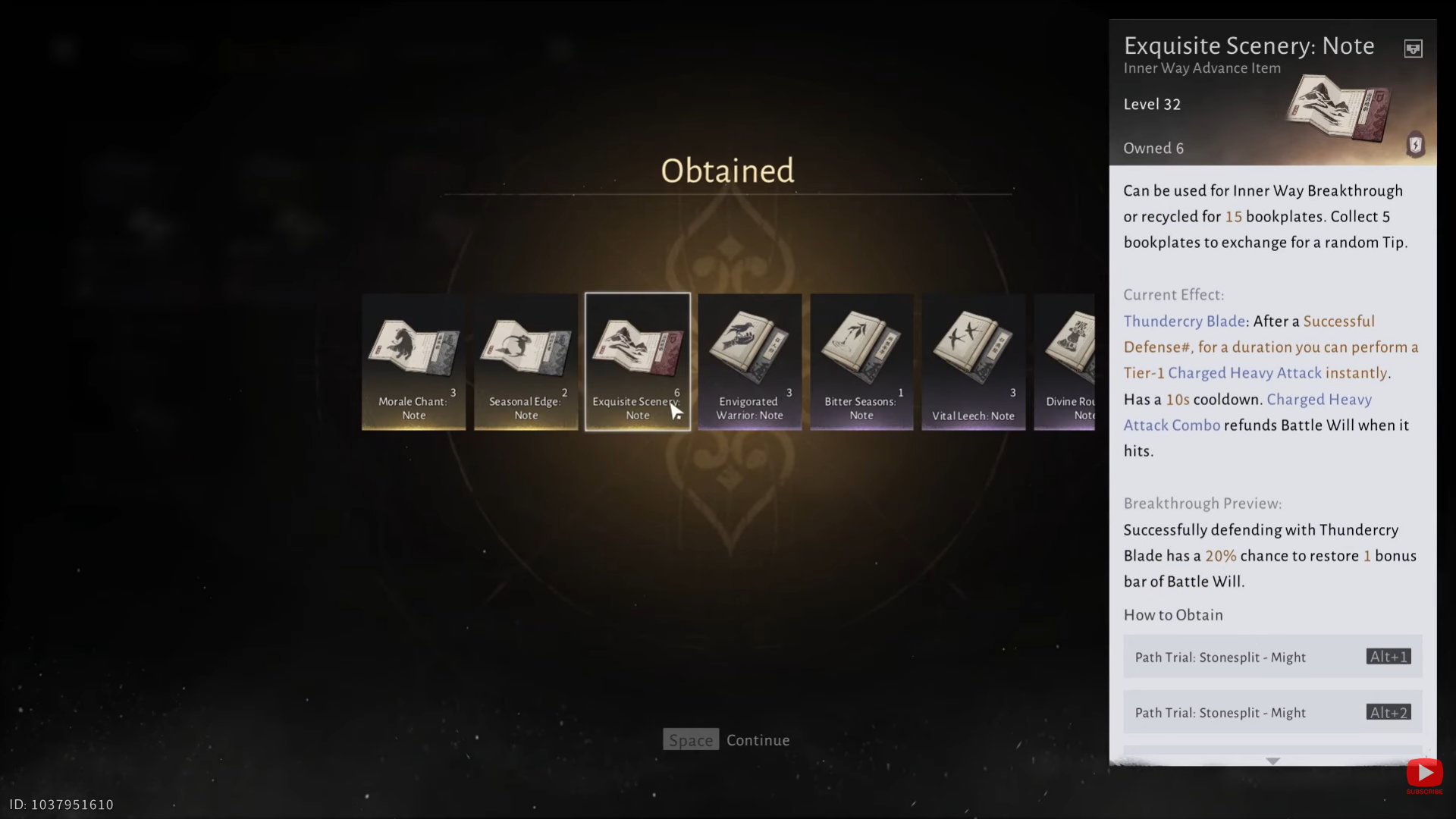Click the small badge icon beside Owned count
This screenshot has height=819, width=1456.
point(1415,145)
